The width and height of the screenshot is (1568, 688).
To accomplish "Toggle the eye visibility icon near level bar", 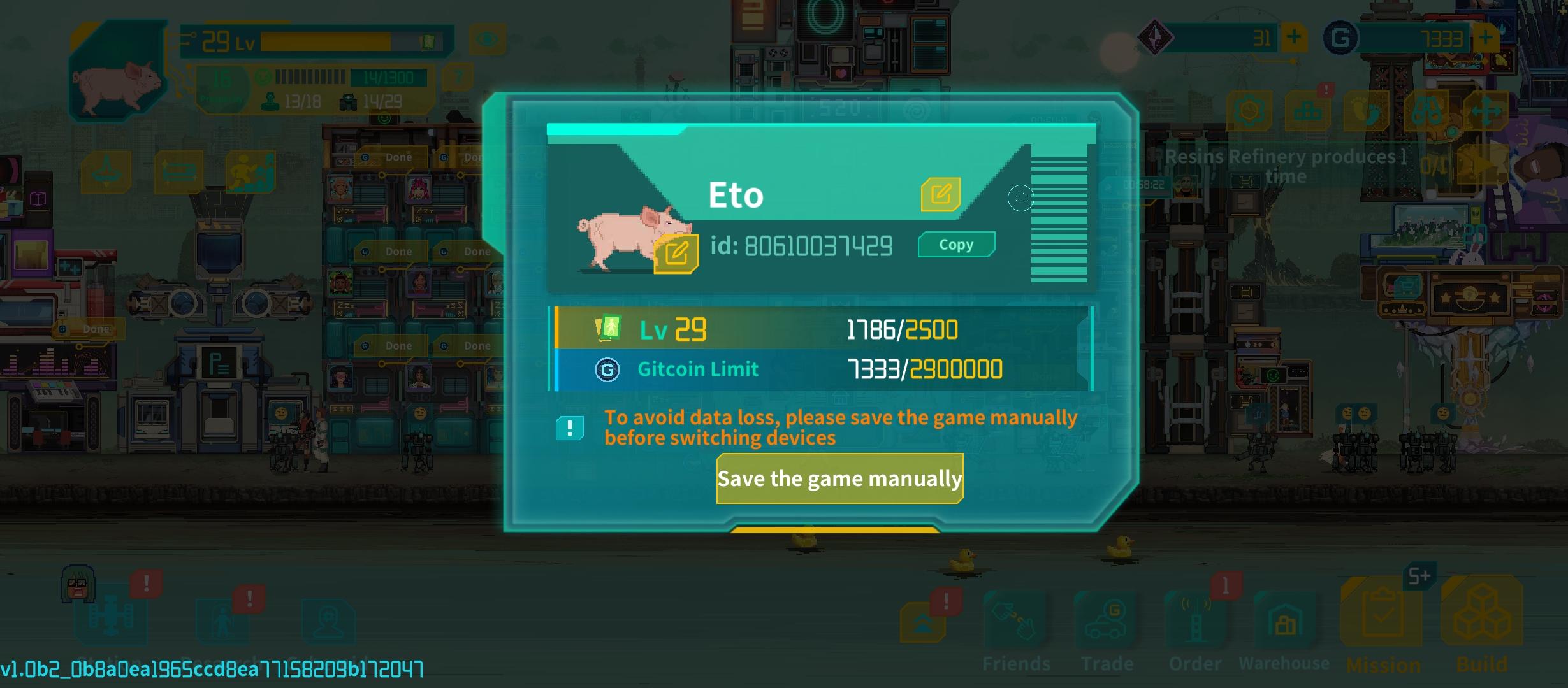I will pos(488,38).
